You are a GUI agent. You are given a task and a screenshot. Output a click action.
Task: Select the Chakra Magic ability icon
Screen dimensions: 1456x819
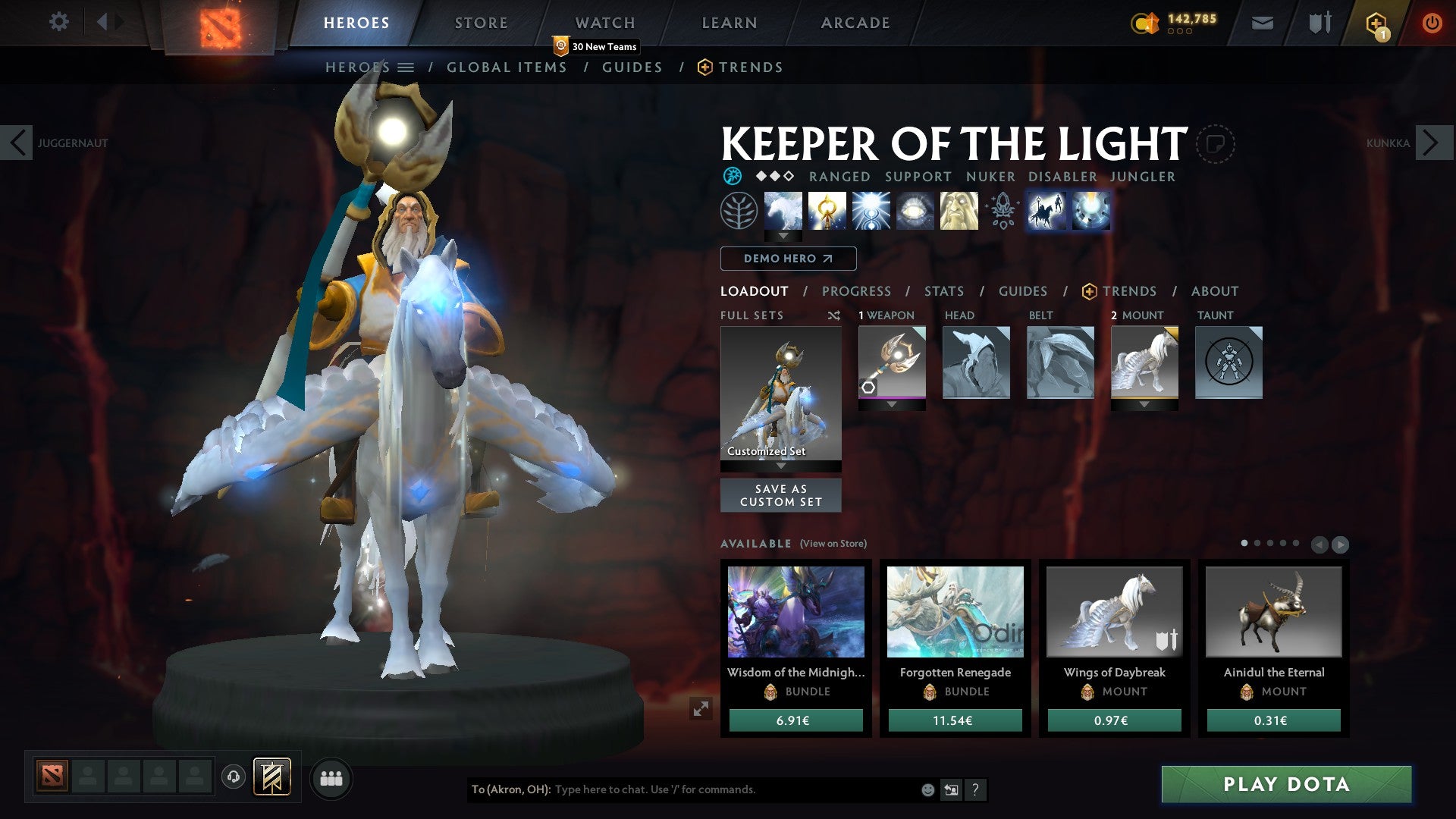(829, 212)
